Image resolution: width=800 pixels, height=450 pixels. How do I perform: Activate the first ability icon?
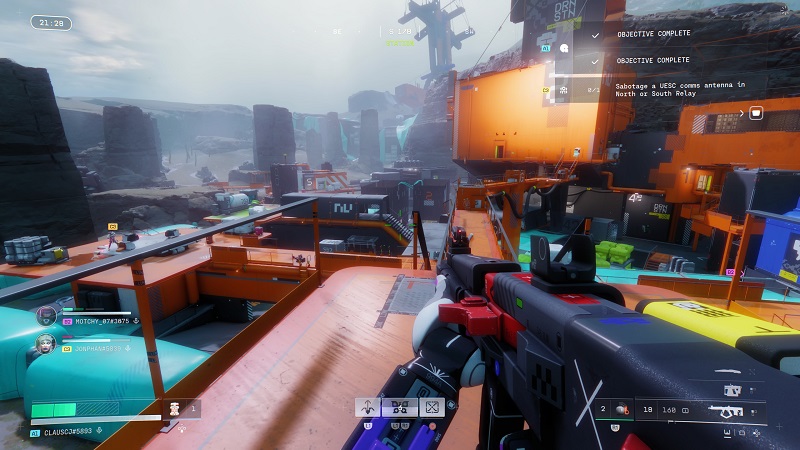[x=369, y=407]
